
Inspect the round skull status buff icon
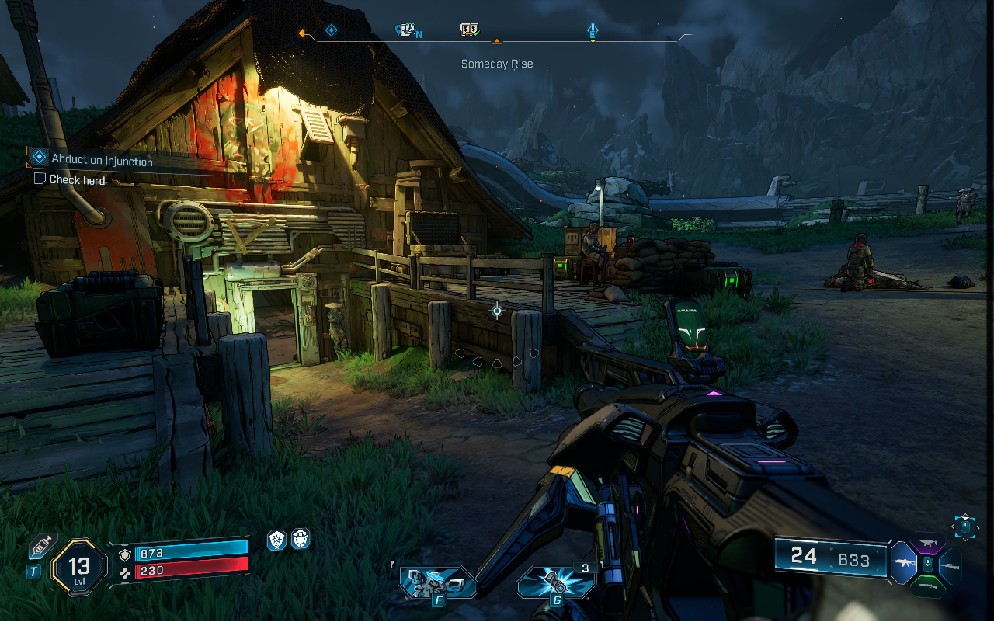point(300,540)
